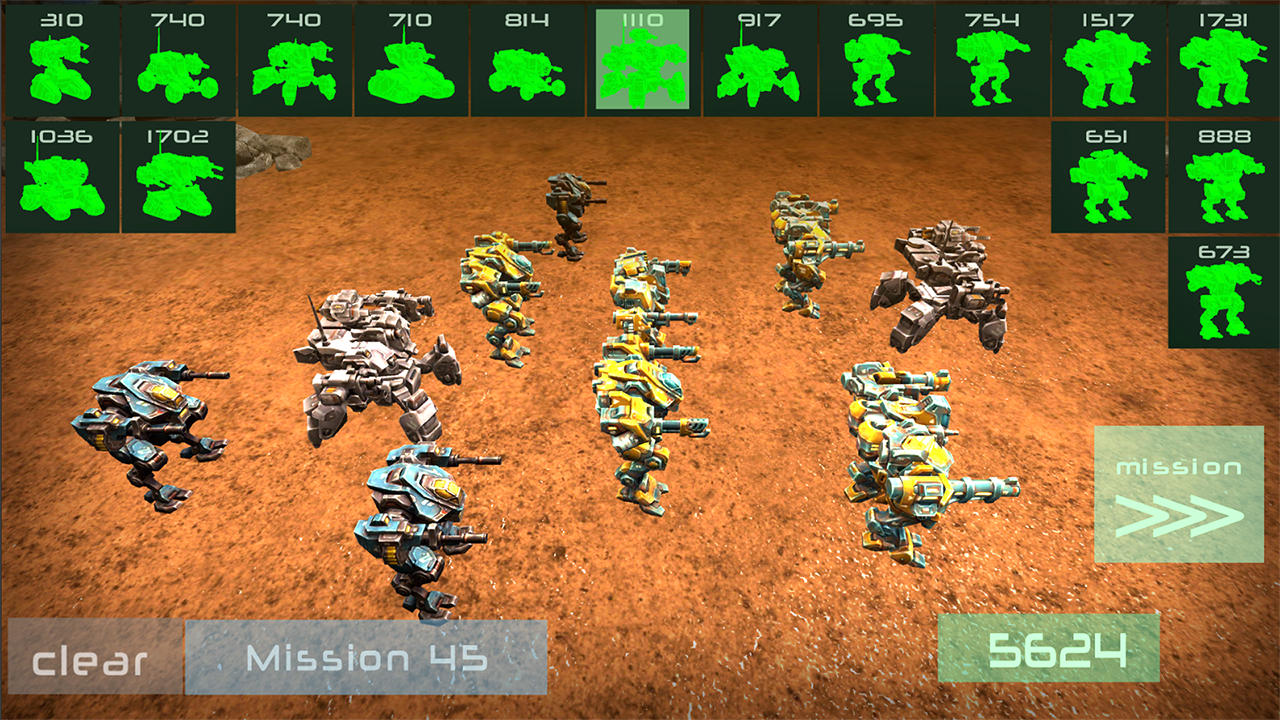Select the 754 cost mech icon

(994, 60)
